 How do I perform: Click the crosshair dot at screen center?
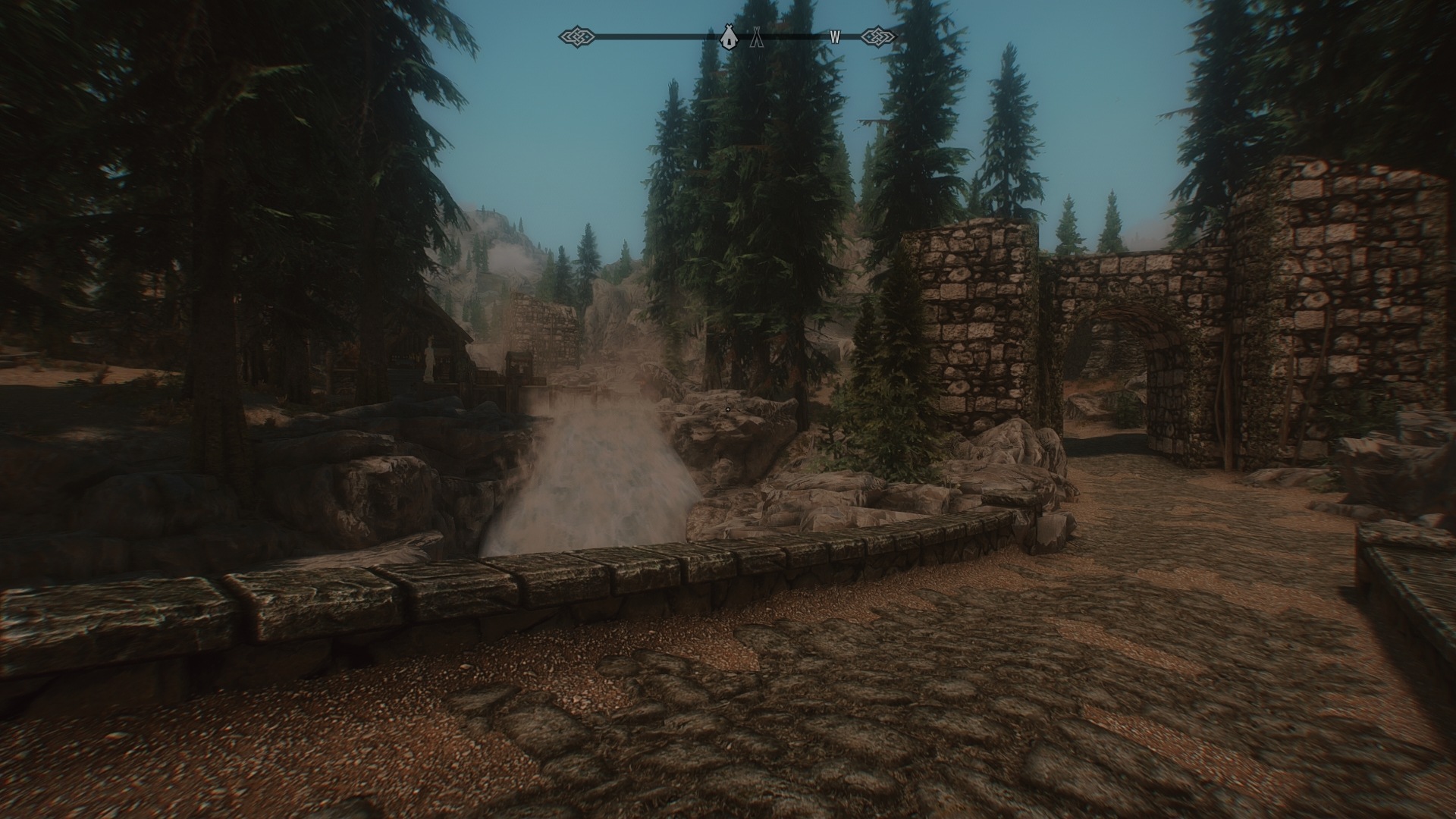tap(728, 409)
